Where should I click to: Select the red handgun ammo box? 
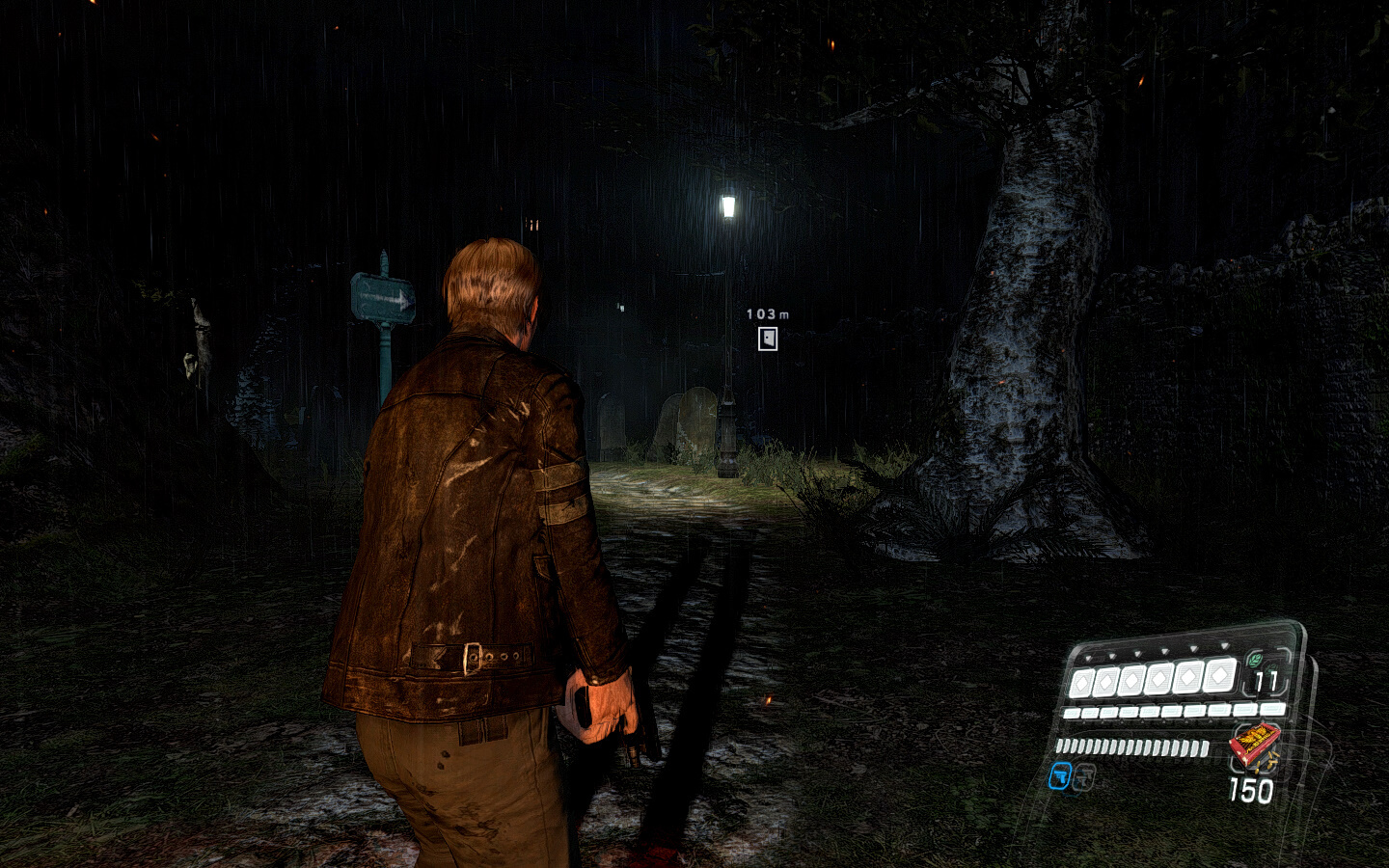tap(1253, 745)
